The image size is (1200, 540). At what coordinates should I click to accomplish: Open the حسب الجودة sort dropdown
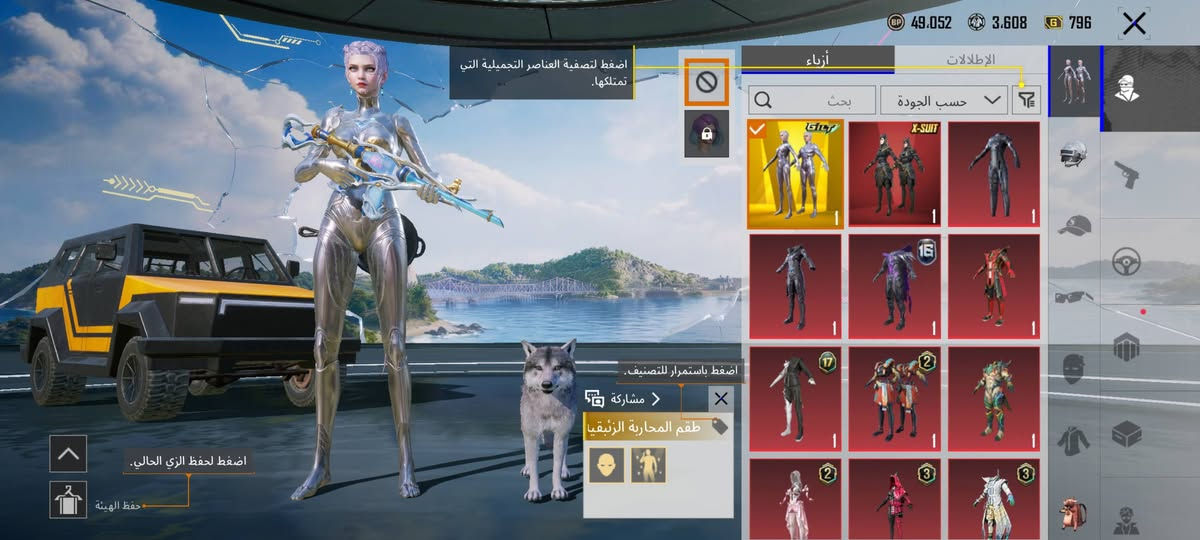943,100
